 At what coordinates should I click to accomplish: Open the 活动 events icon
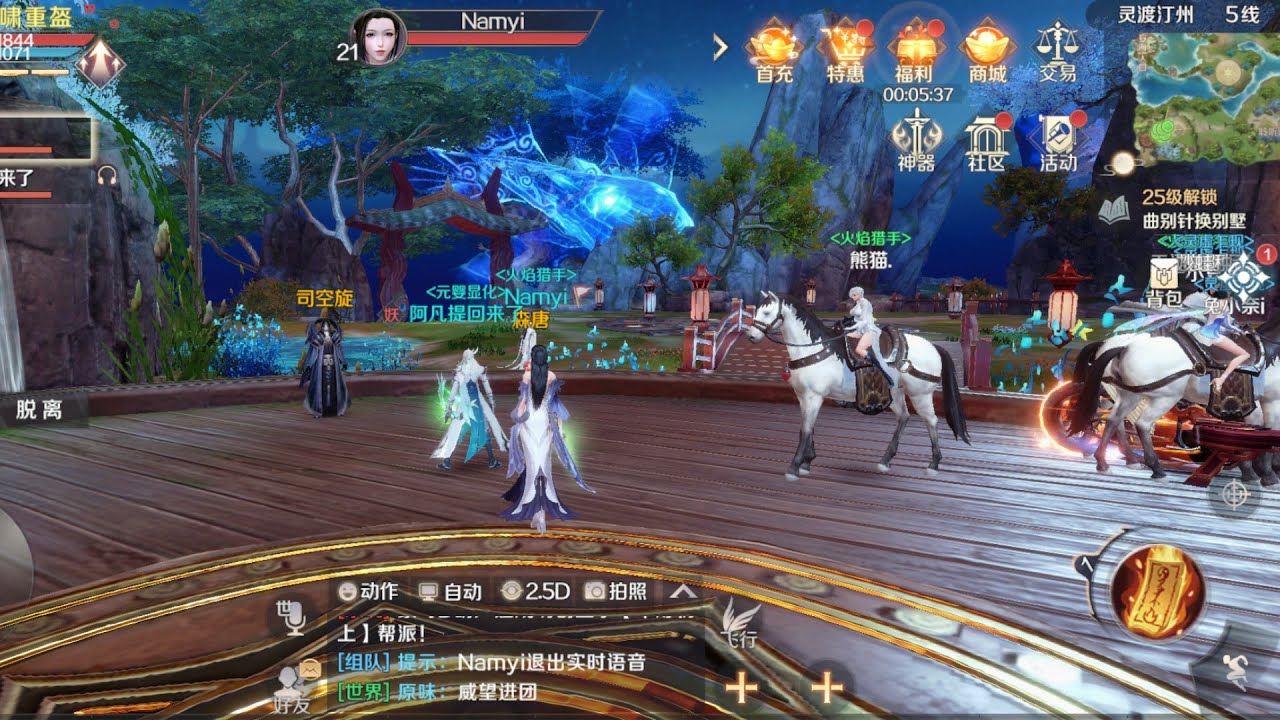(1057, 140)
